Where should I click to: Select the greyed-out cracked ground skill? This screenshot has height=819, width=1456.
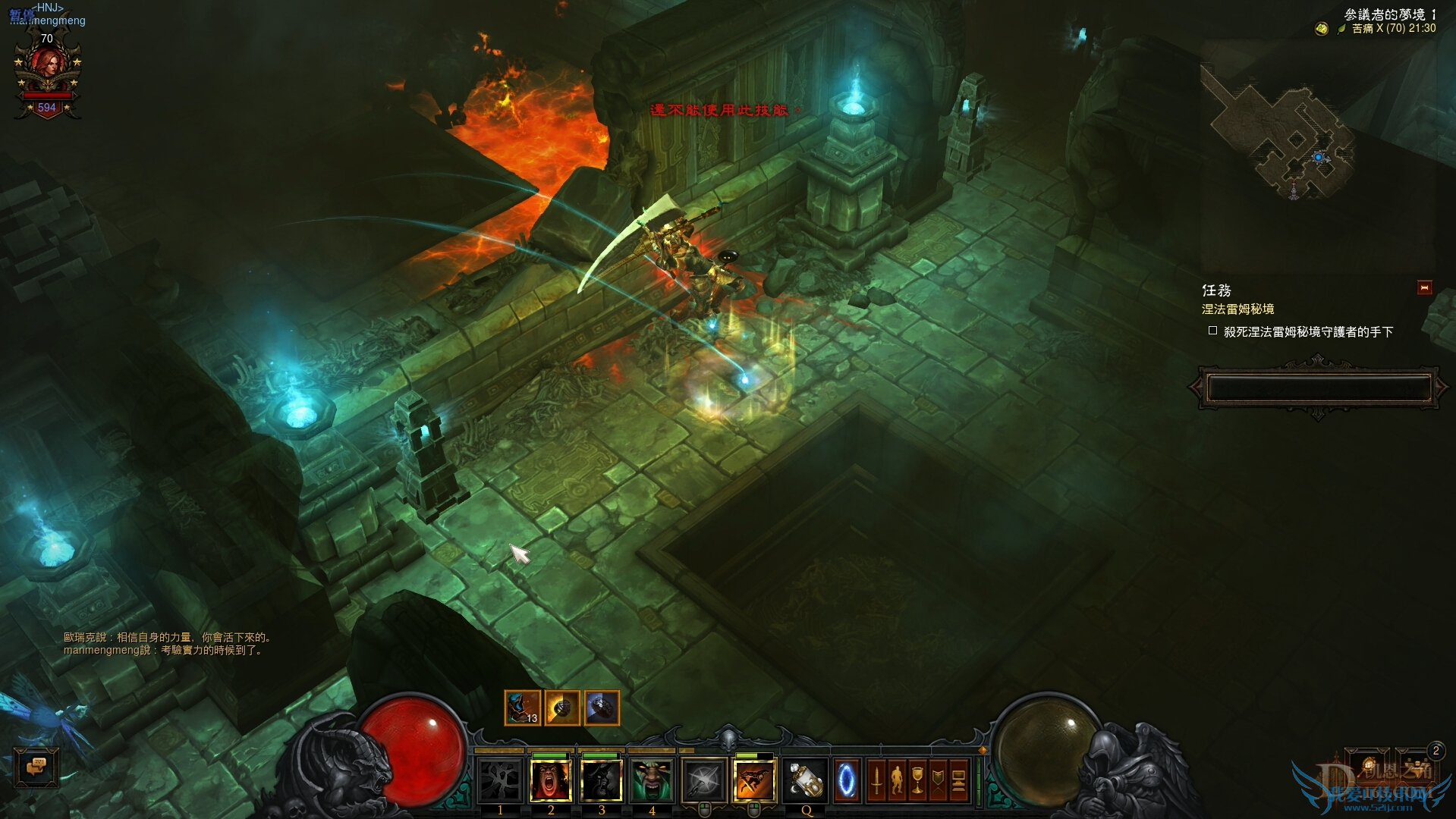pos(499,780)
